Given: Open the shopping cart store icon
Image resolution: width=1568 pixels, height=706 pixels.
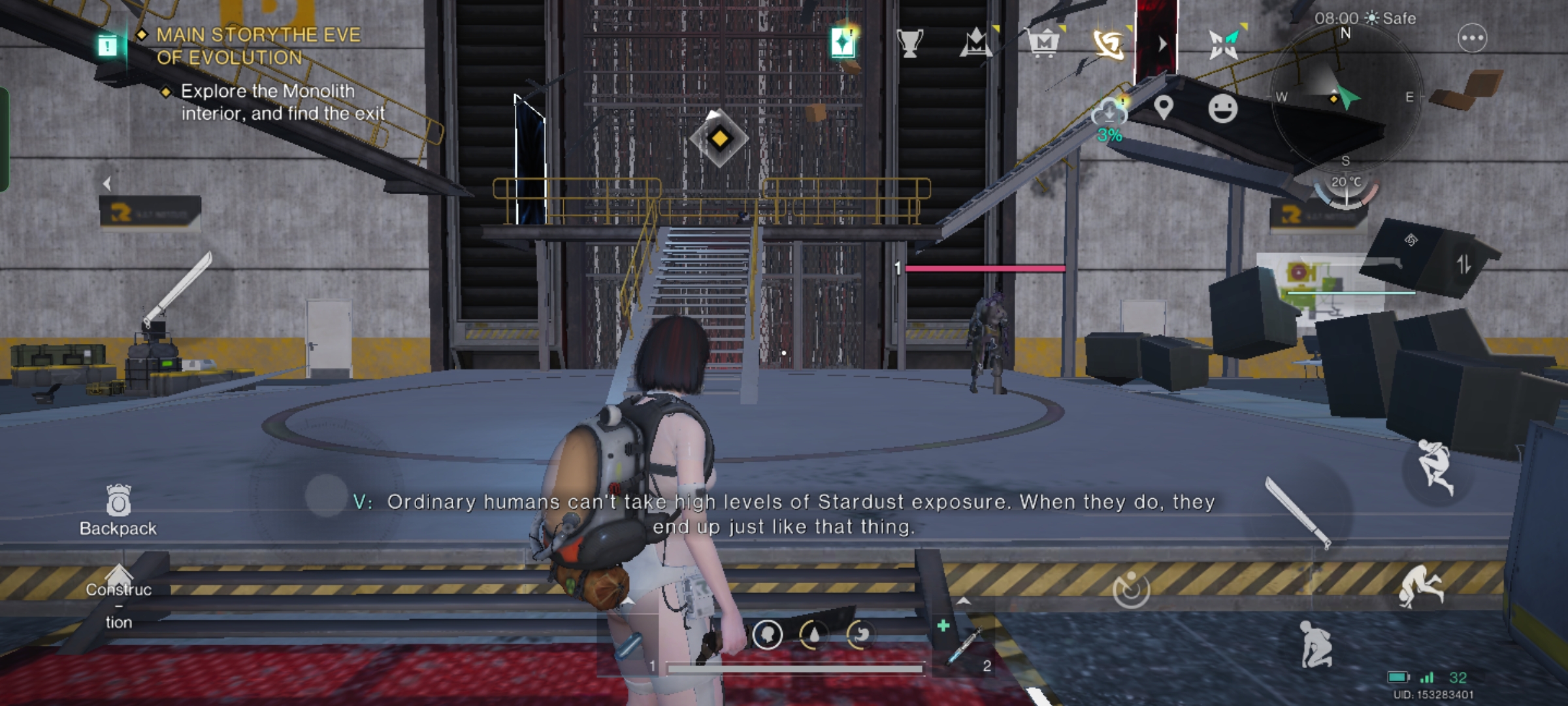Looking at the screenshot, I should click(1043, 44).
